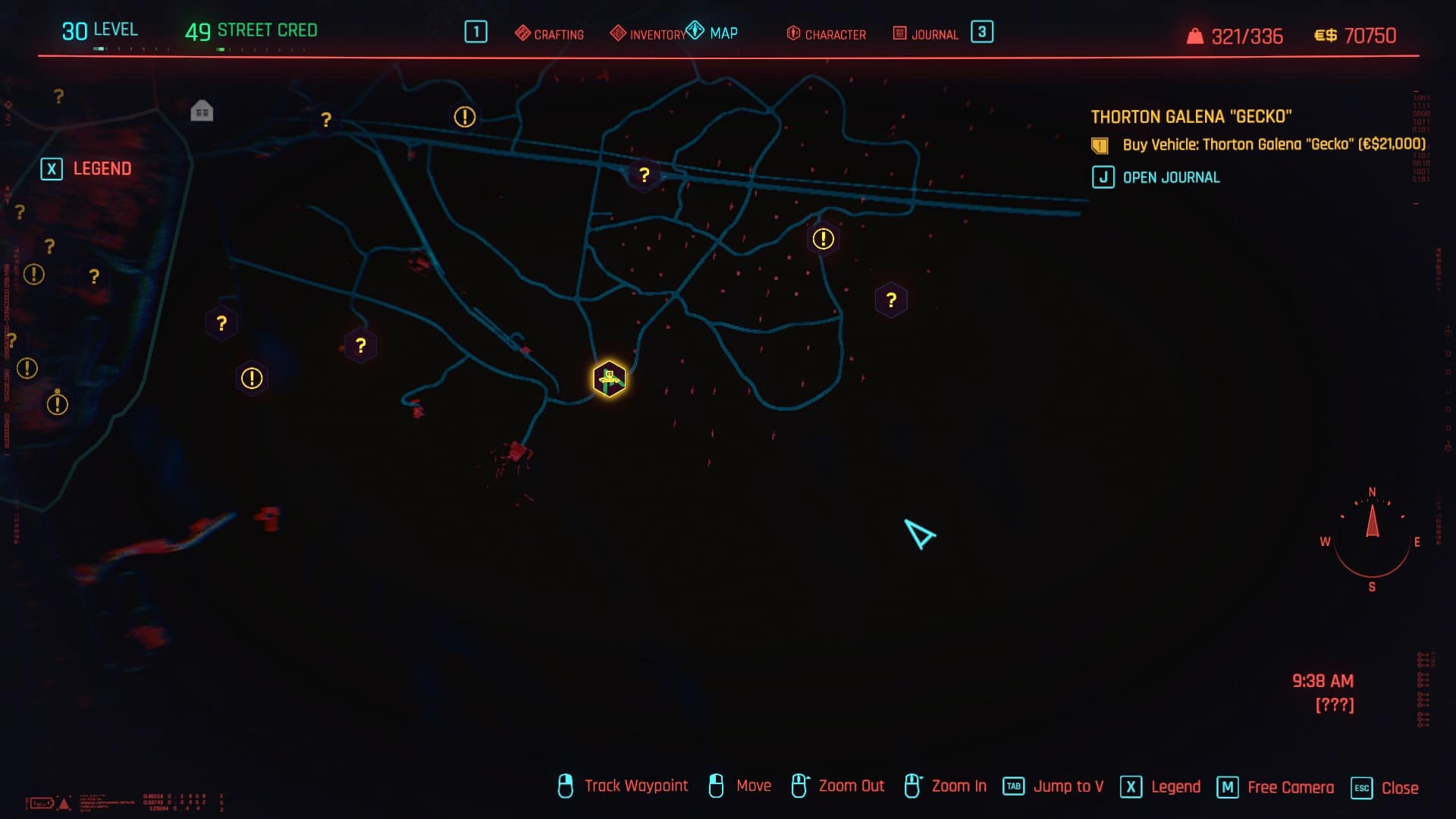Image resolution: width=1456 pixels, height=819 pixels.
Task: Open the Crafting tab
Action: [550, 34]
